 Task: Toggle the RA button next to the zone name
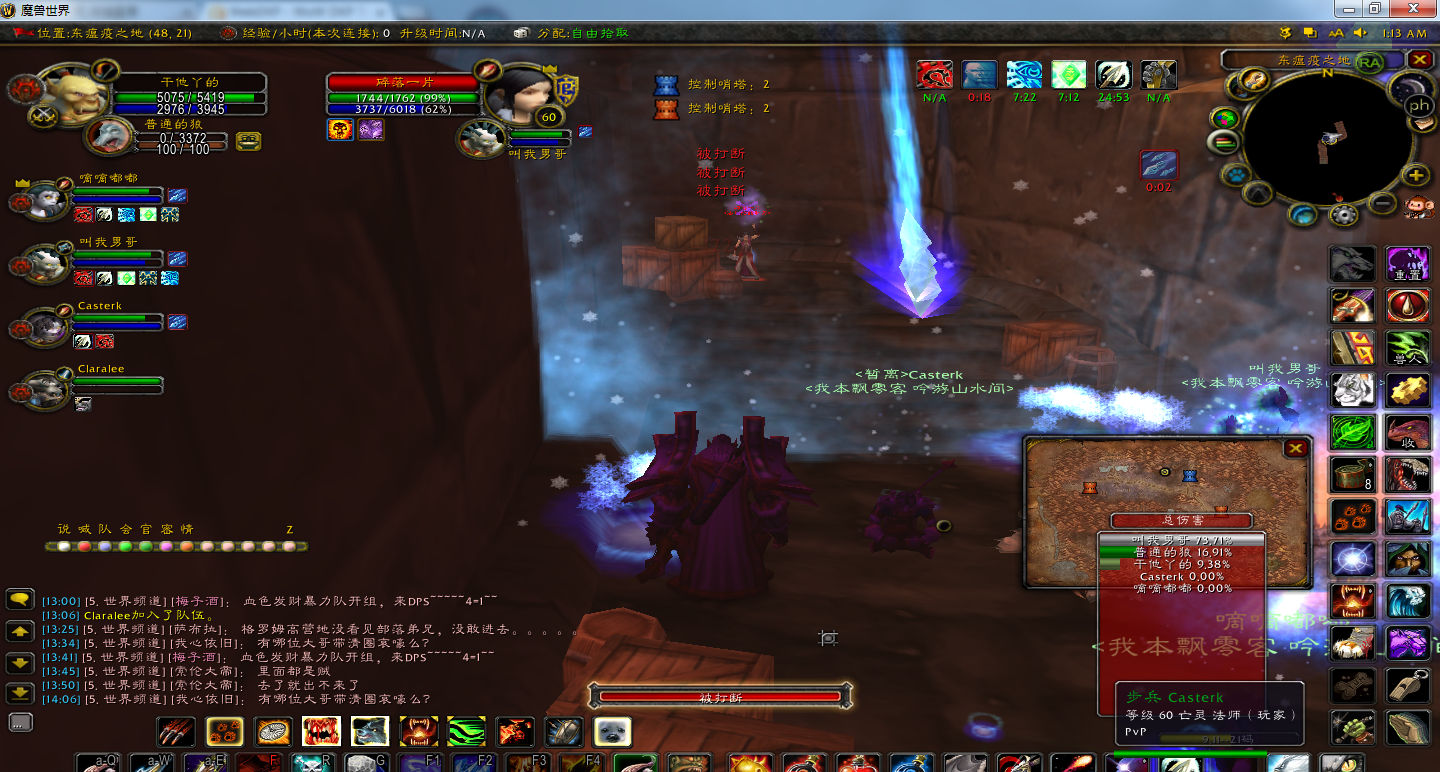1368,63
